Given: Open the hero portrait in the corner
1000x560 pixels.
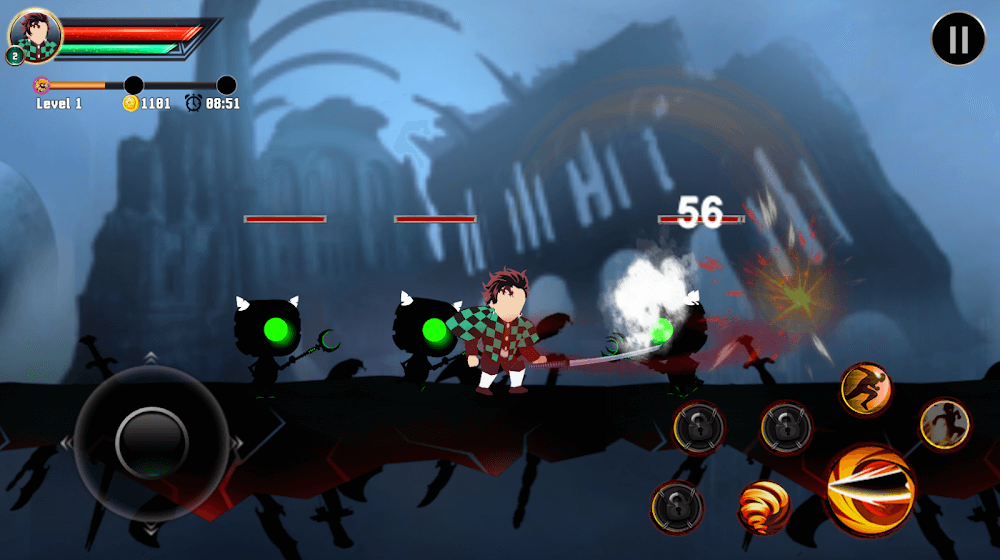Looking at the screenshot, I should tap(38, 35).
